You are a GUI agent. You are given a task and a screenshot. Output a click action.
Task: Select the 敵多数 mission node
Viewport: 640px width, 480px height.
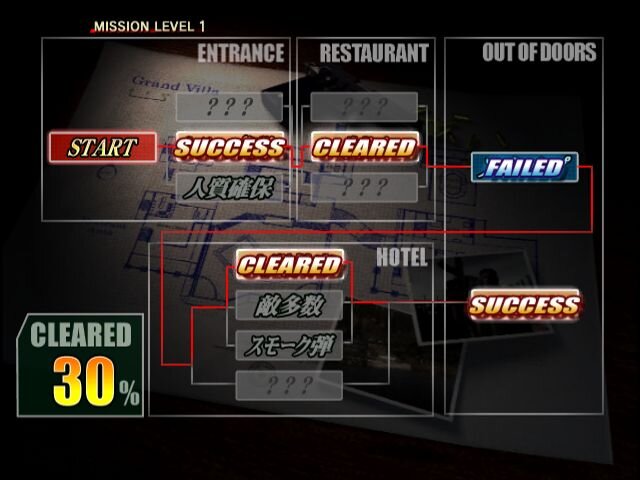pos(290,306)
